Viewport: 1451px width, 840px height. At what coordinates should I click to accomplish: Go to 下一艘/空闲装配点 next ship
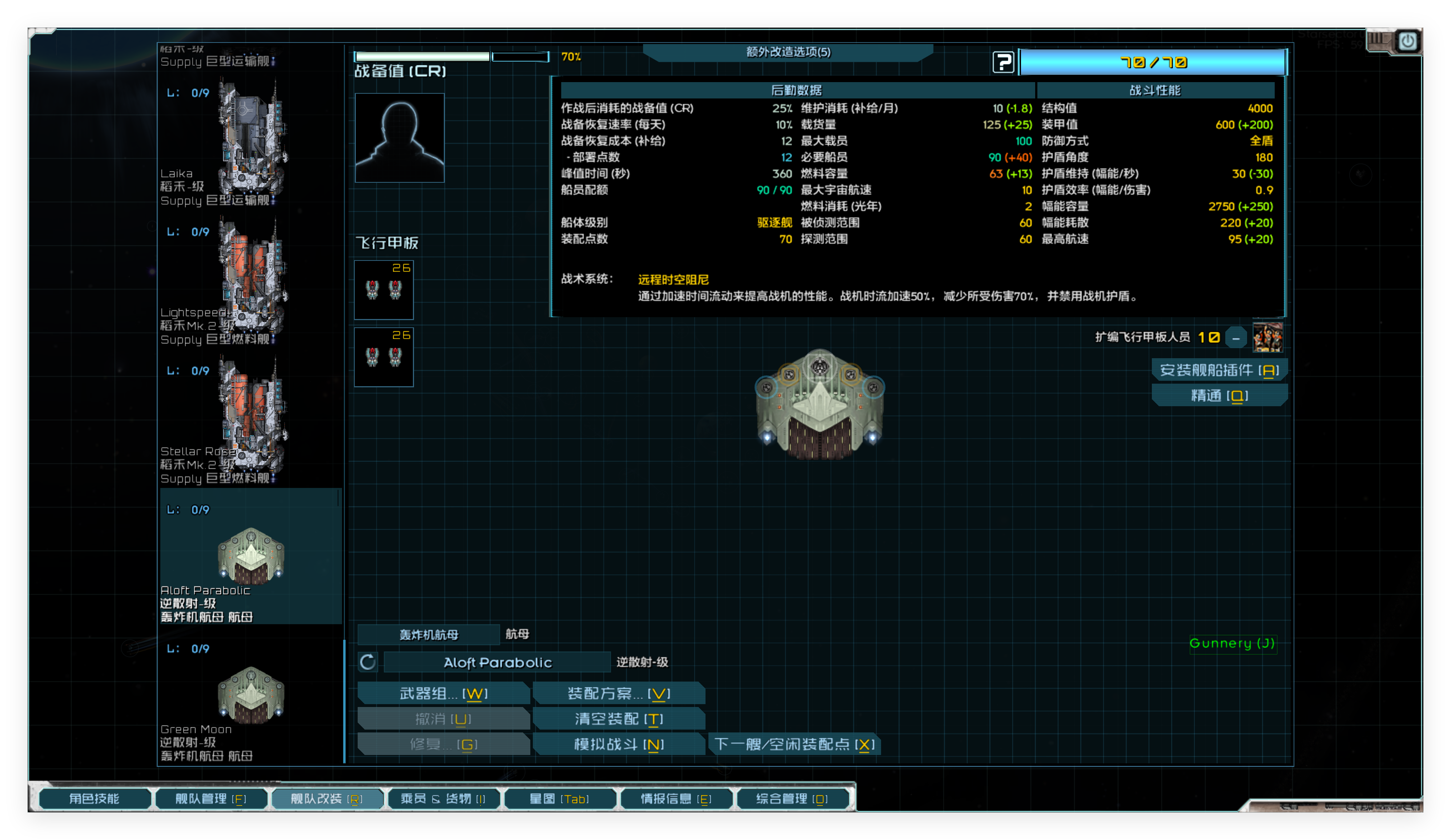(795, 744)
